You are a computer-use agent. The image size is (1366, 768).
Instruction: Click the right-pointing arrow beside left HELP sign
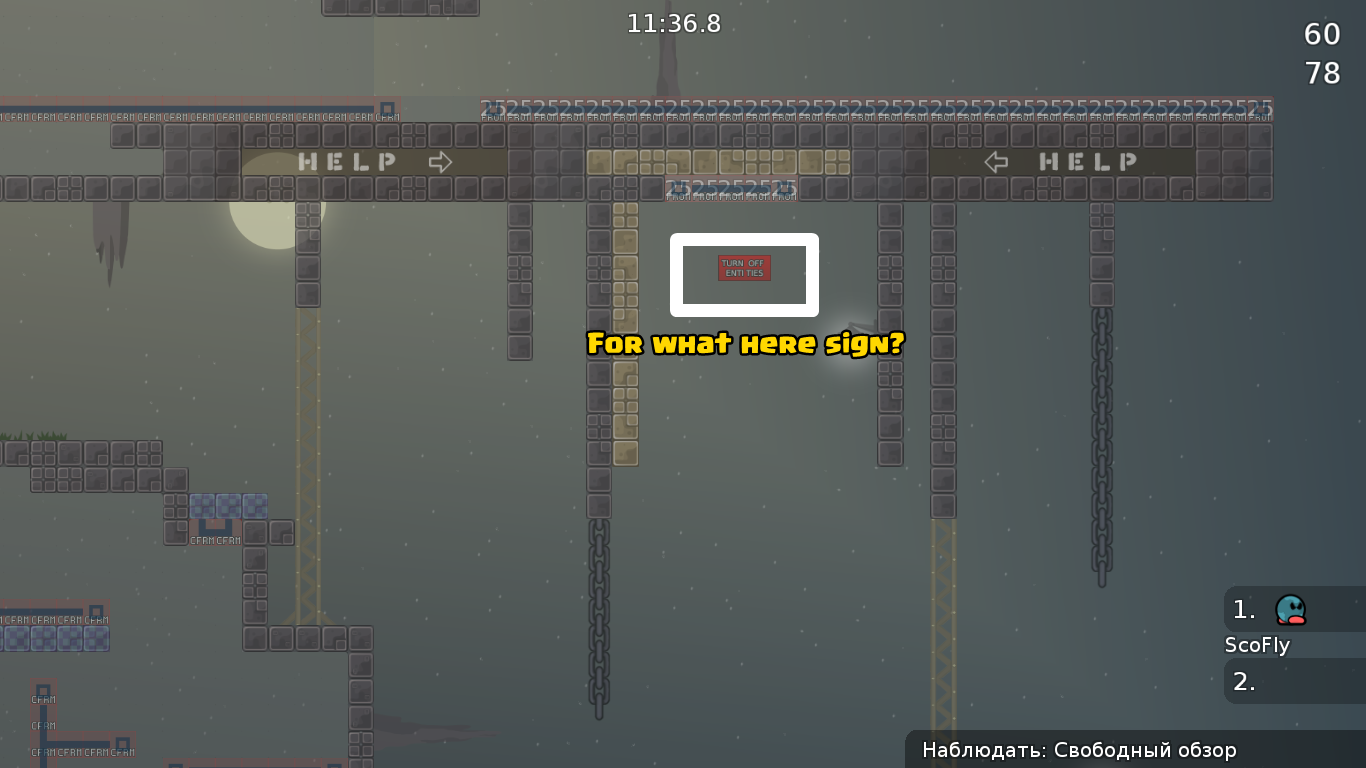pos(439,161)
